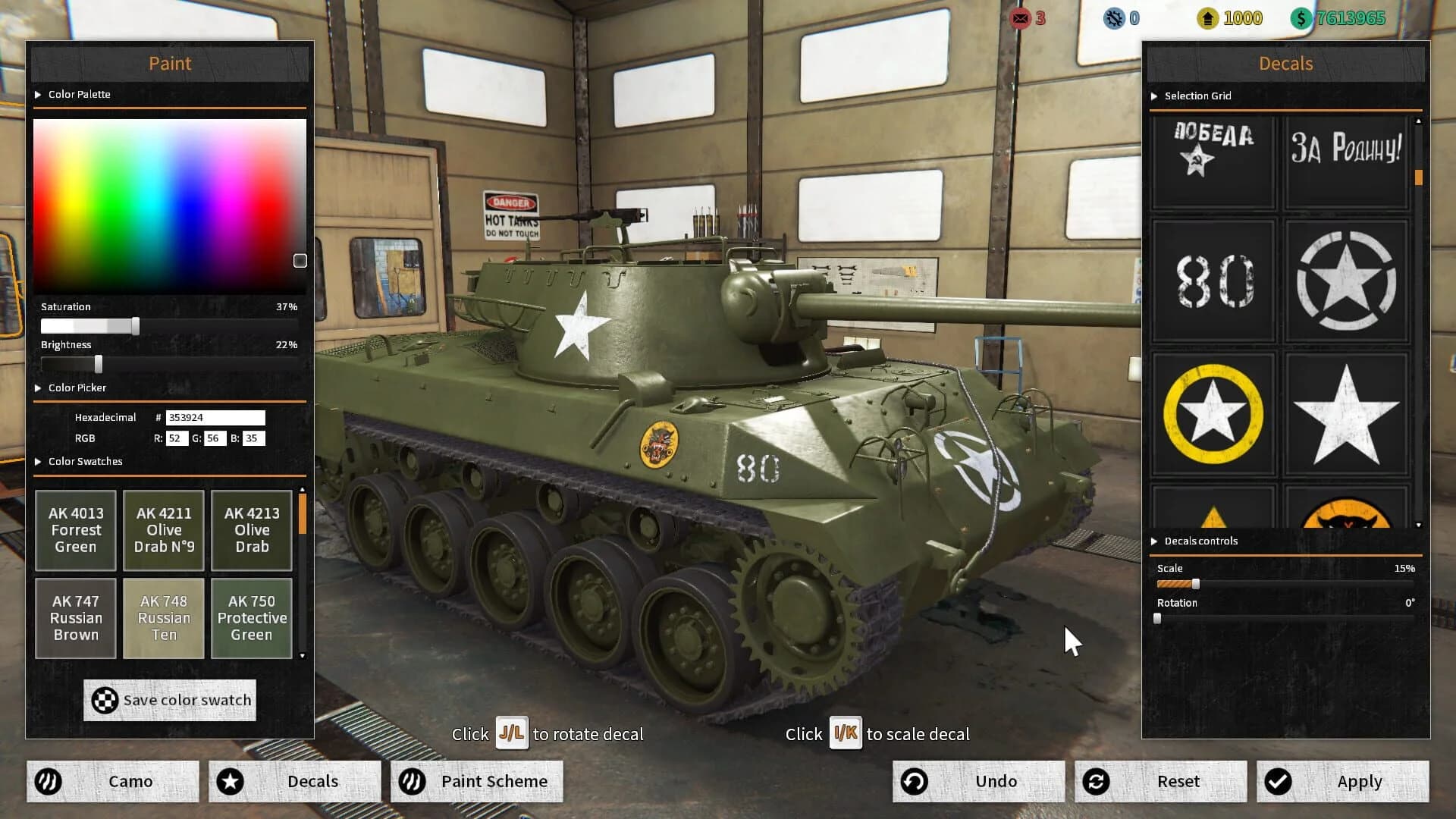This screenshot has width=1456, height=819.
Task: Collapse the Selection Grid section
Action: (1154, 96)
